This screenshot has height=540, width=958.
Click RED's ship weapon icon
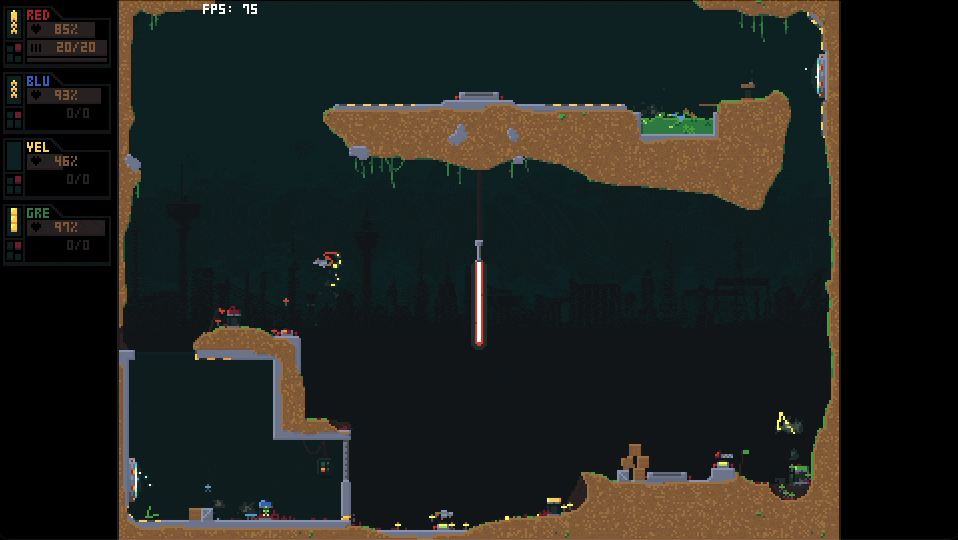(x=14, y=23)
